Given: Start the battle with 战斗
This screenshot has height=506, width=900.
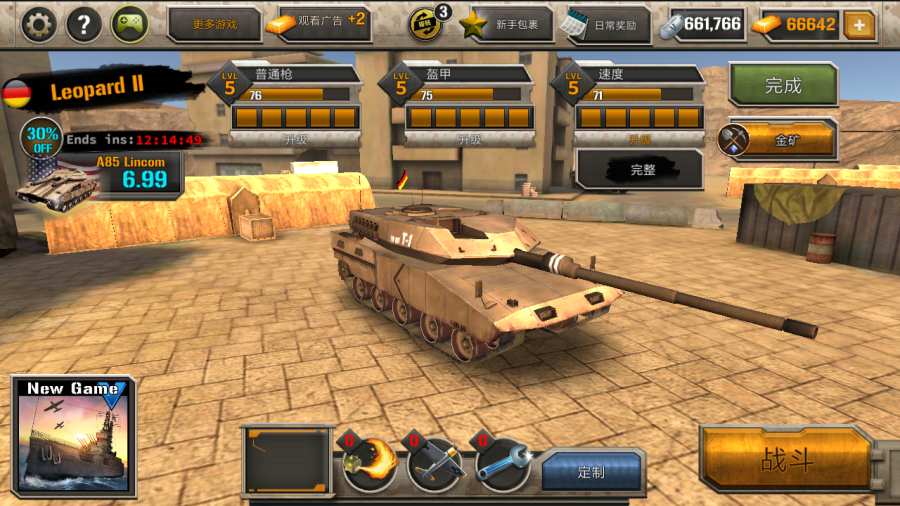Looking at the screenshot, I should [x=787, y=460].
